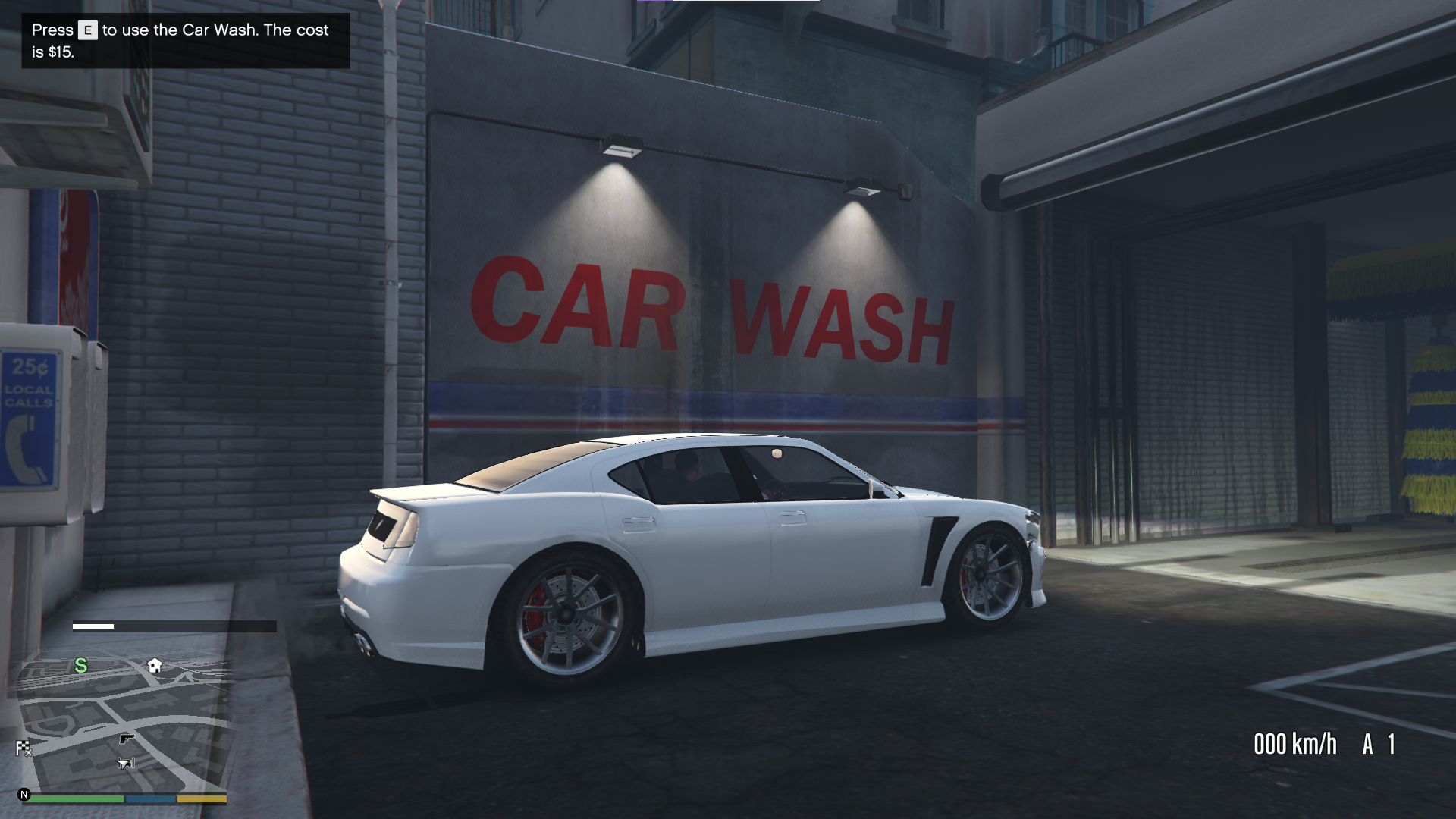Select the player arrow on the minimap
The width and height of the screenshot is (1456, 819).
point(126,763)
